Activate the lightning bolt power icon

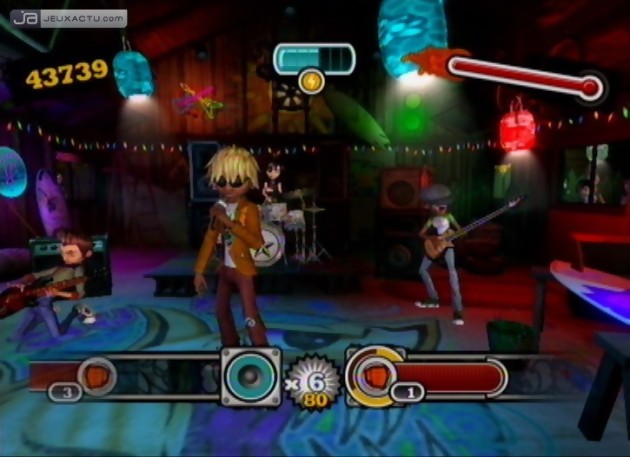click(x=312, y=82)
